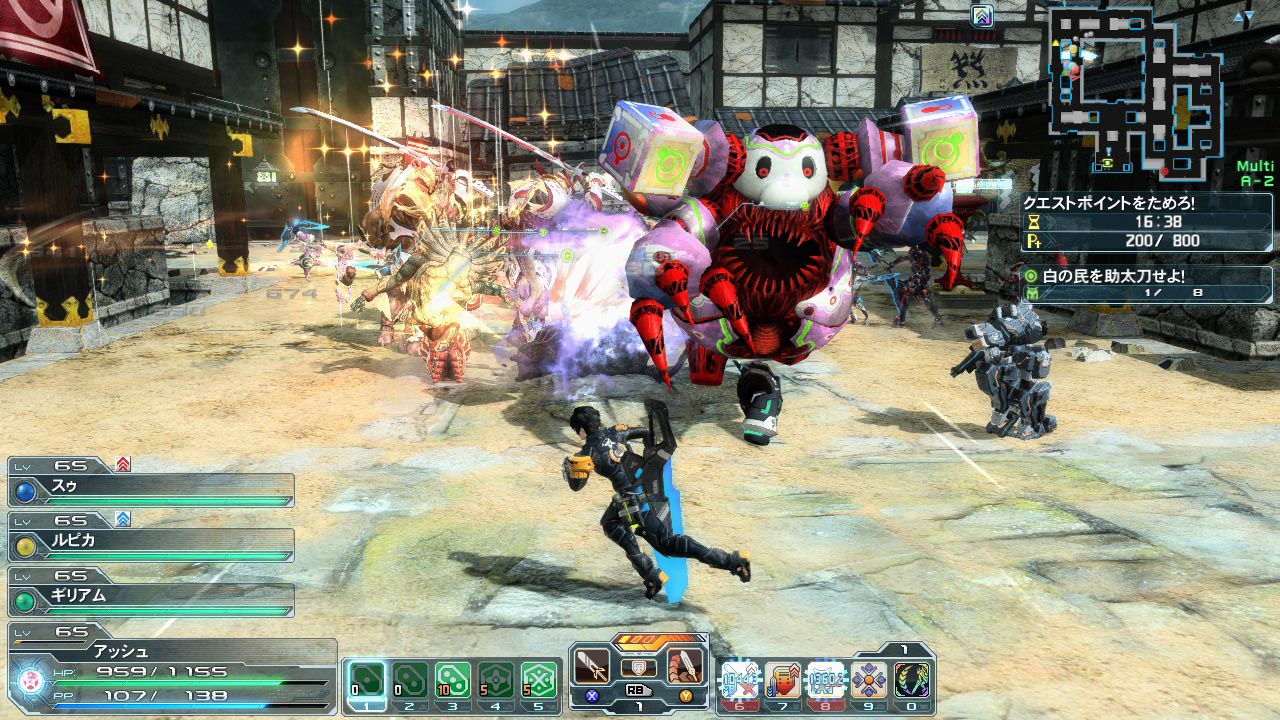
Task: Activate the skill in subpalette slot 6
Action: [x=741, y=680]
